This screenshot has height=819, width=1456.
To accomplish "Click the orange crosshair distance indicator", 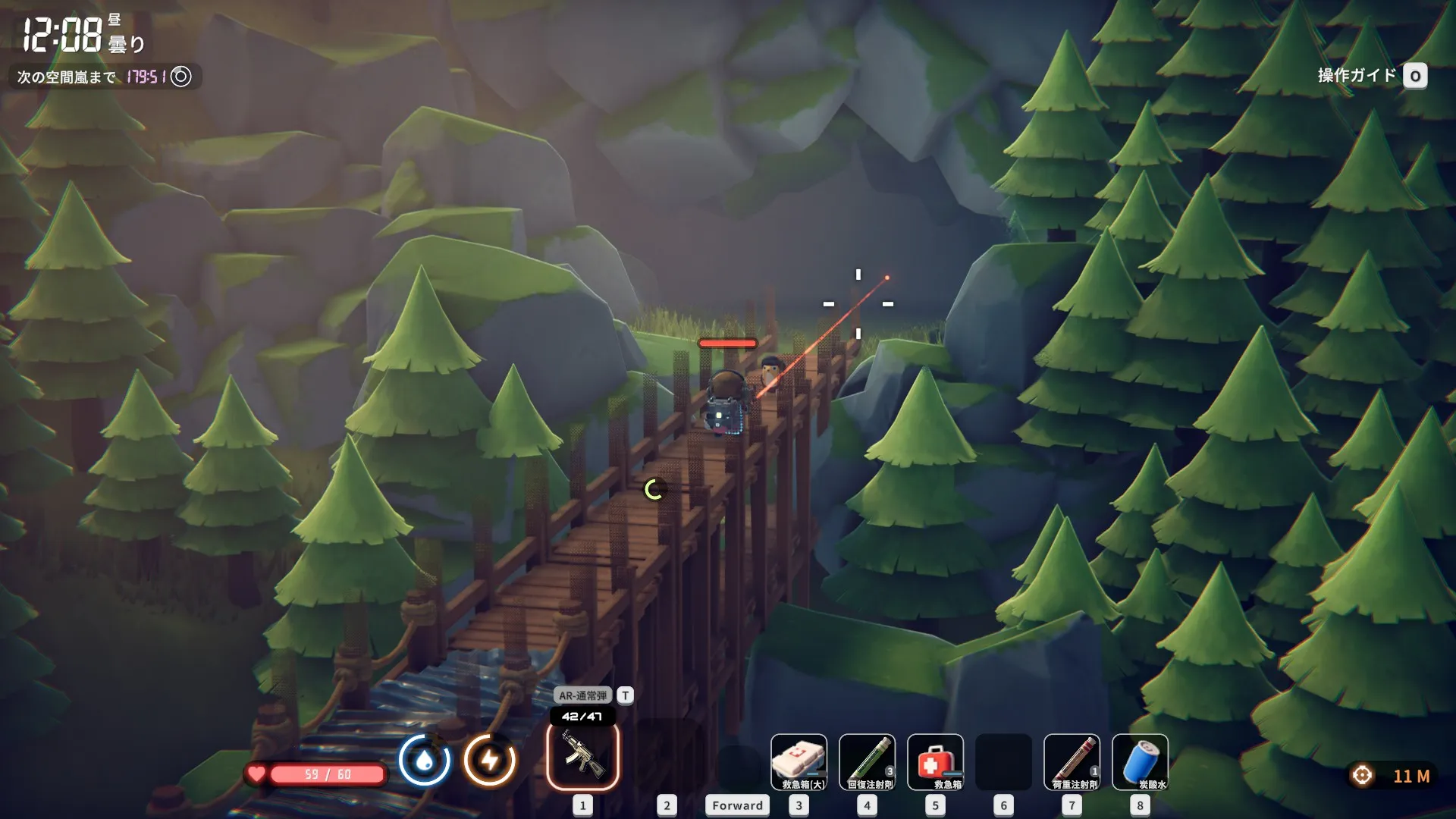I will point(1363,776).
